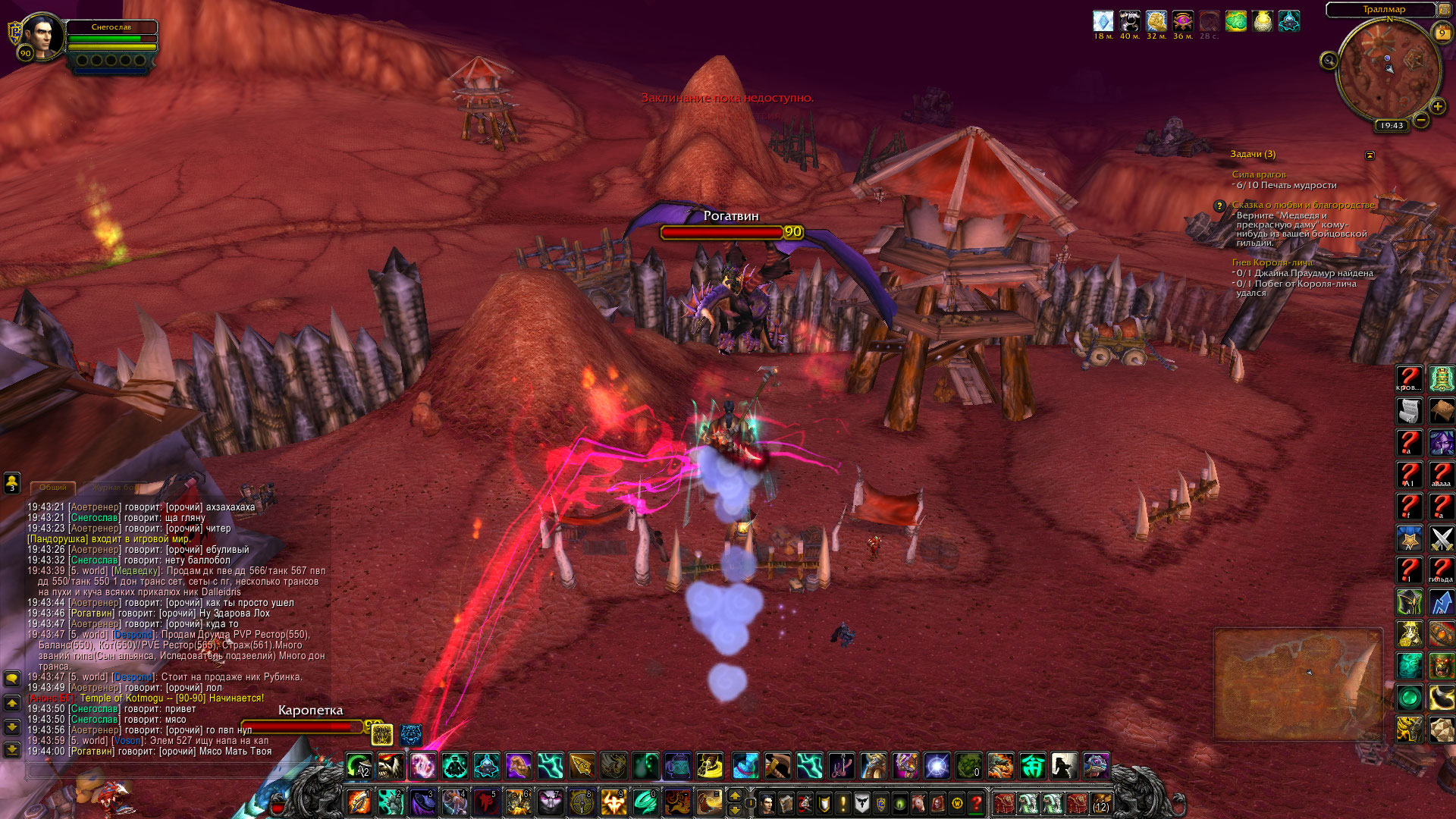Open the red question mark help button
Image resolution: width=1456 pixels, height=819 pixels.
point(977,802)
